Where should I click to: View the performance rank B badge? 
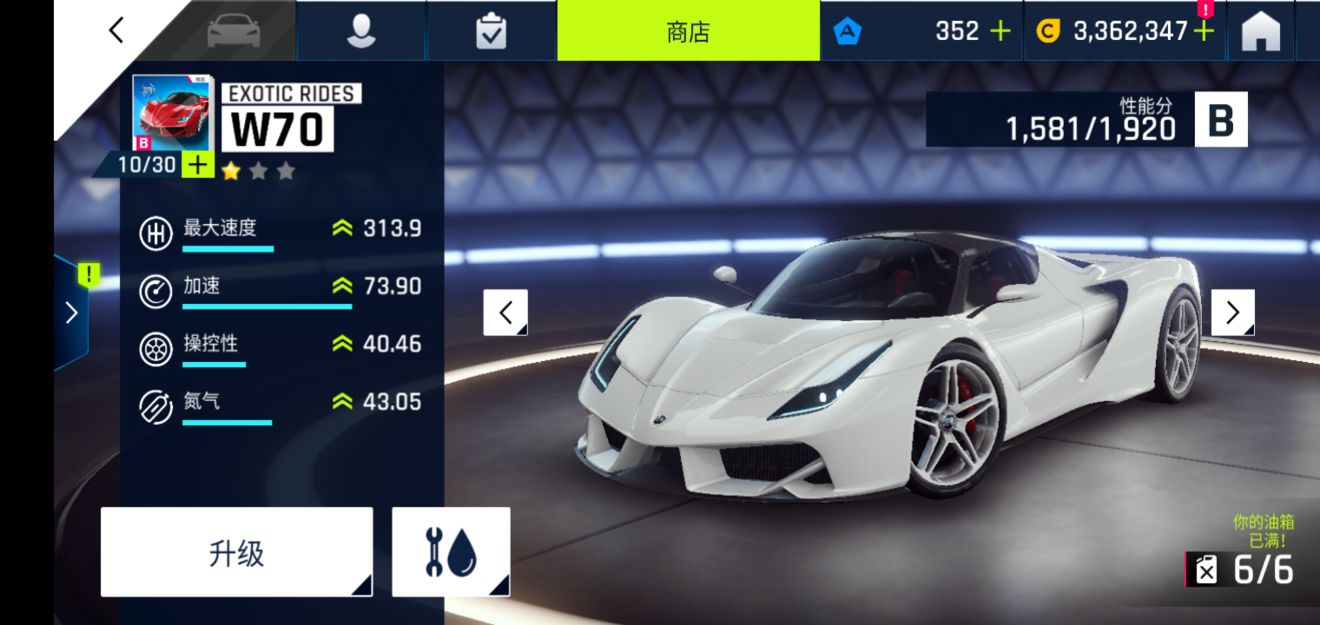[1221, 120]
